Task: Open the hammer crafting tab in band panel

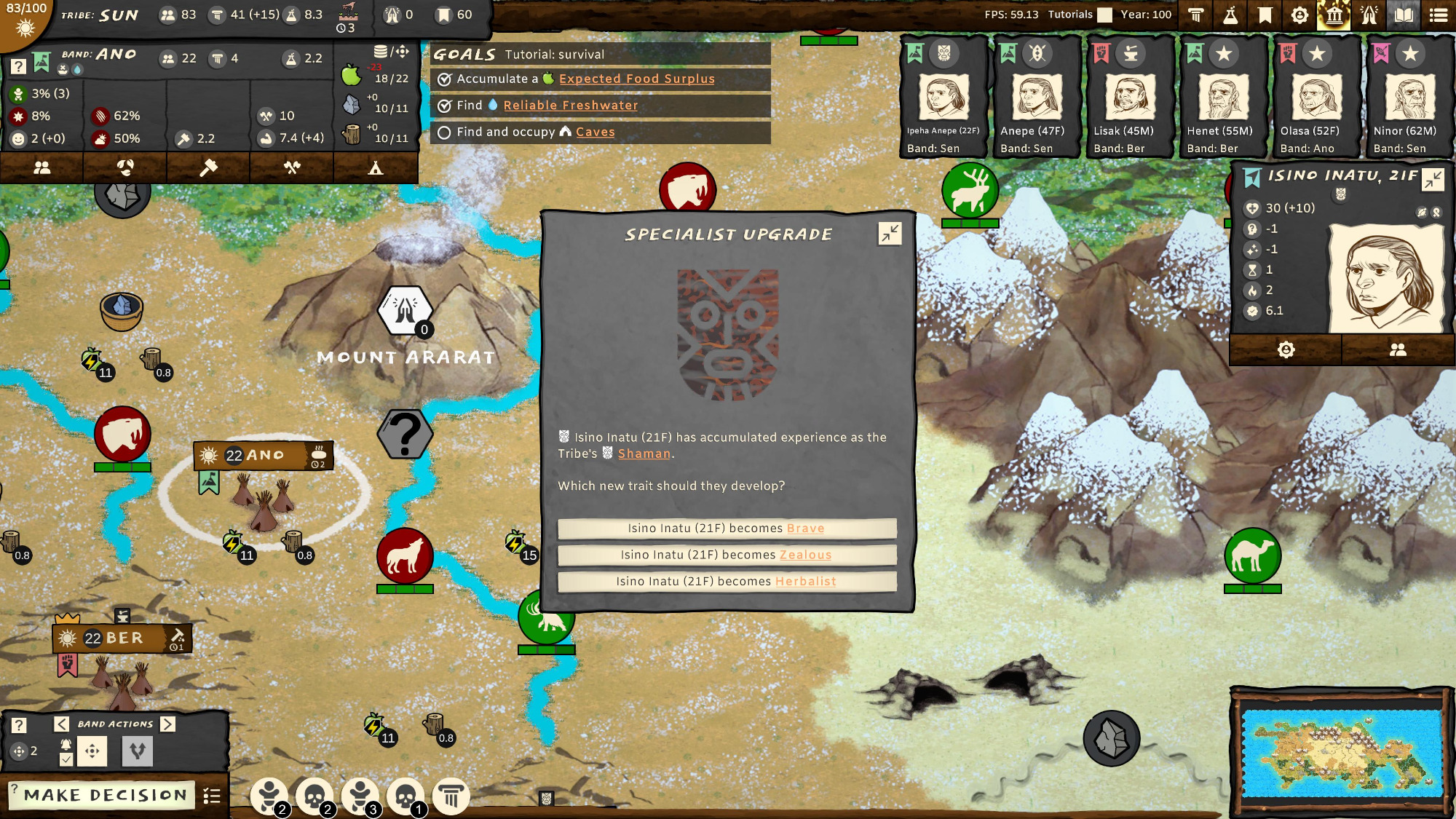Action: tap(208, 168)
